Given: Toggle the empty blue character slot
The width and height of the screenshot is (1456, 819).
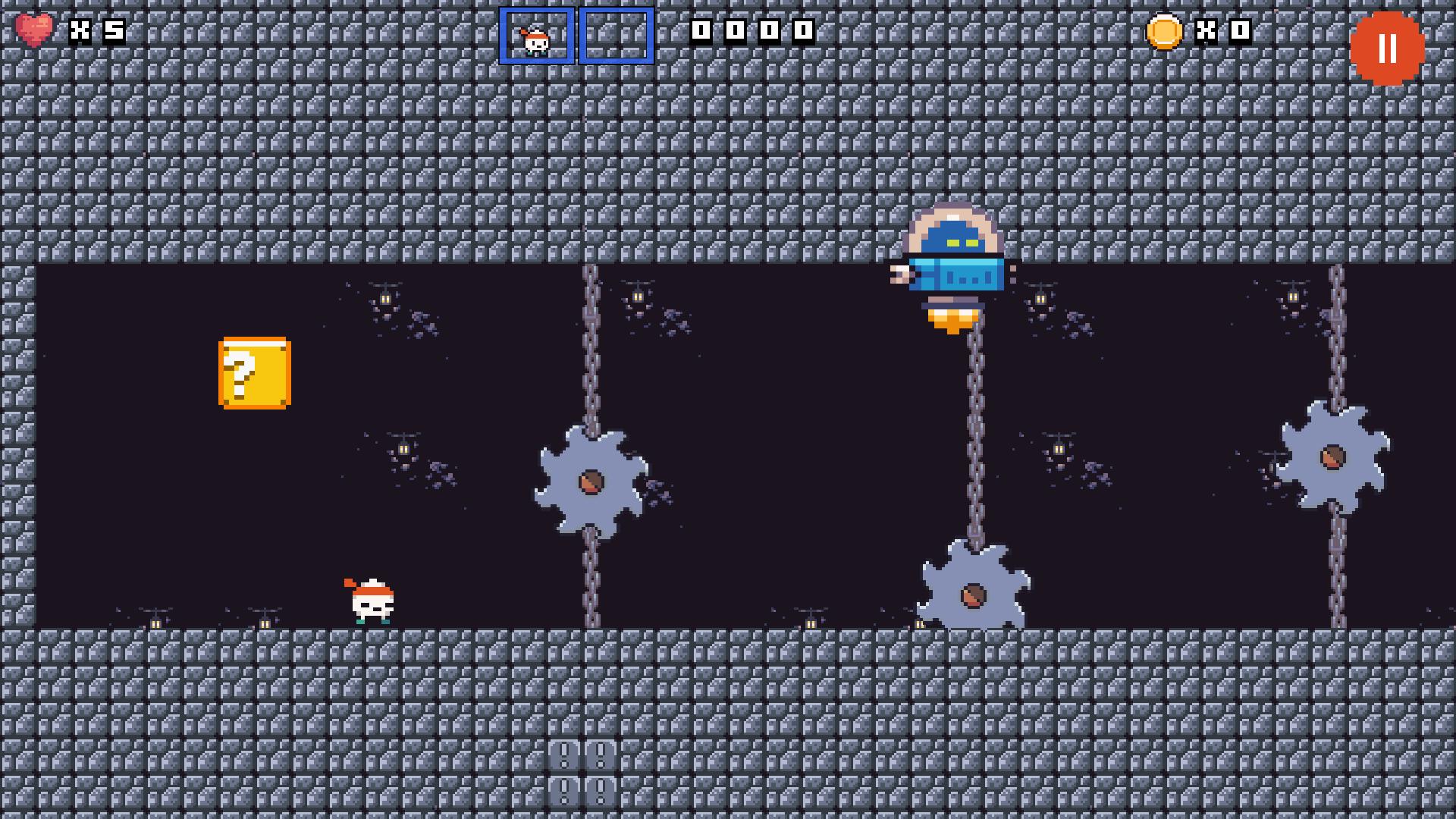Looking at the screenshot, I should (x=616, y=34).
